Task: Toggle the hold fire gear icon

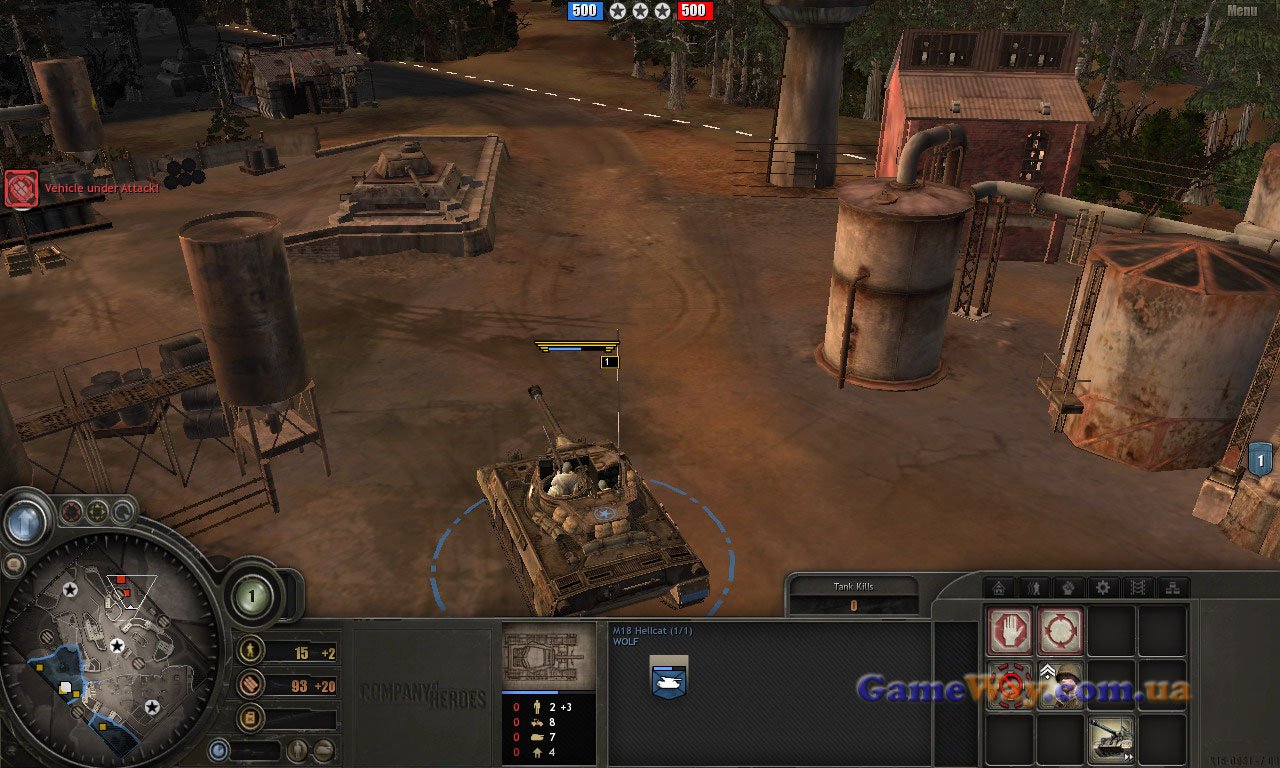Action: pyautogui.click(x=1010, y=685)
